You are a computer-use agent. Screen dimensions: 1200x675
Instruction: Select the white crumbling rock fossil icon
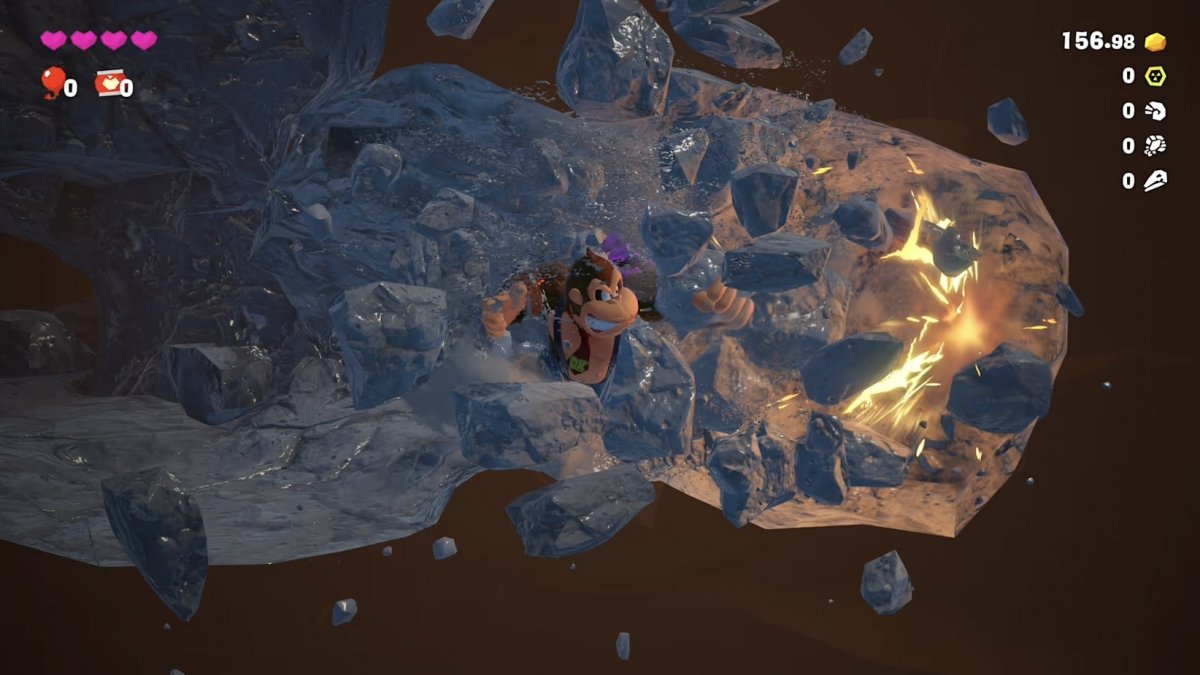coord(1155,146)
